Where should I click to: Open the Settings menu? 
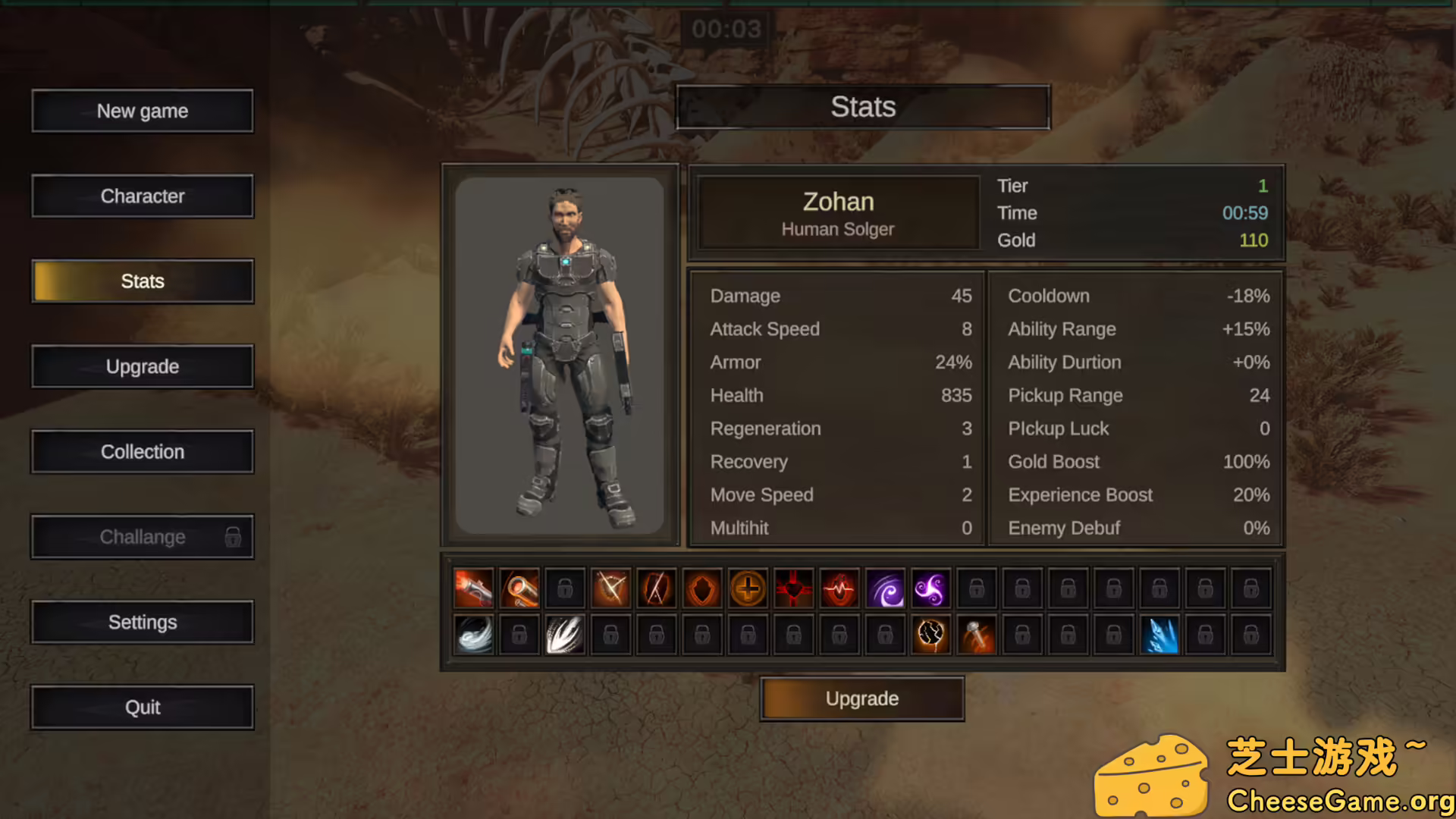(143, 622)
